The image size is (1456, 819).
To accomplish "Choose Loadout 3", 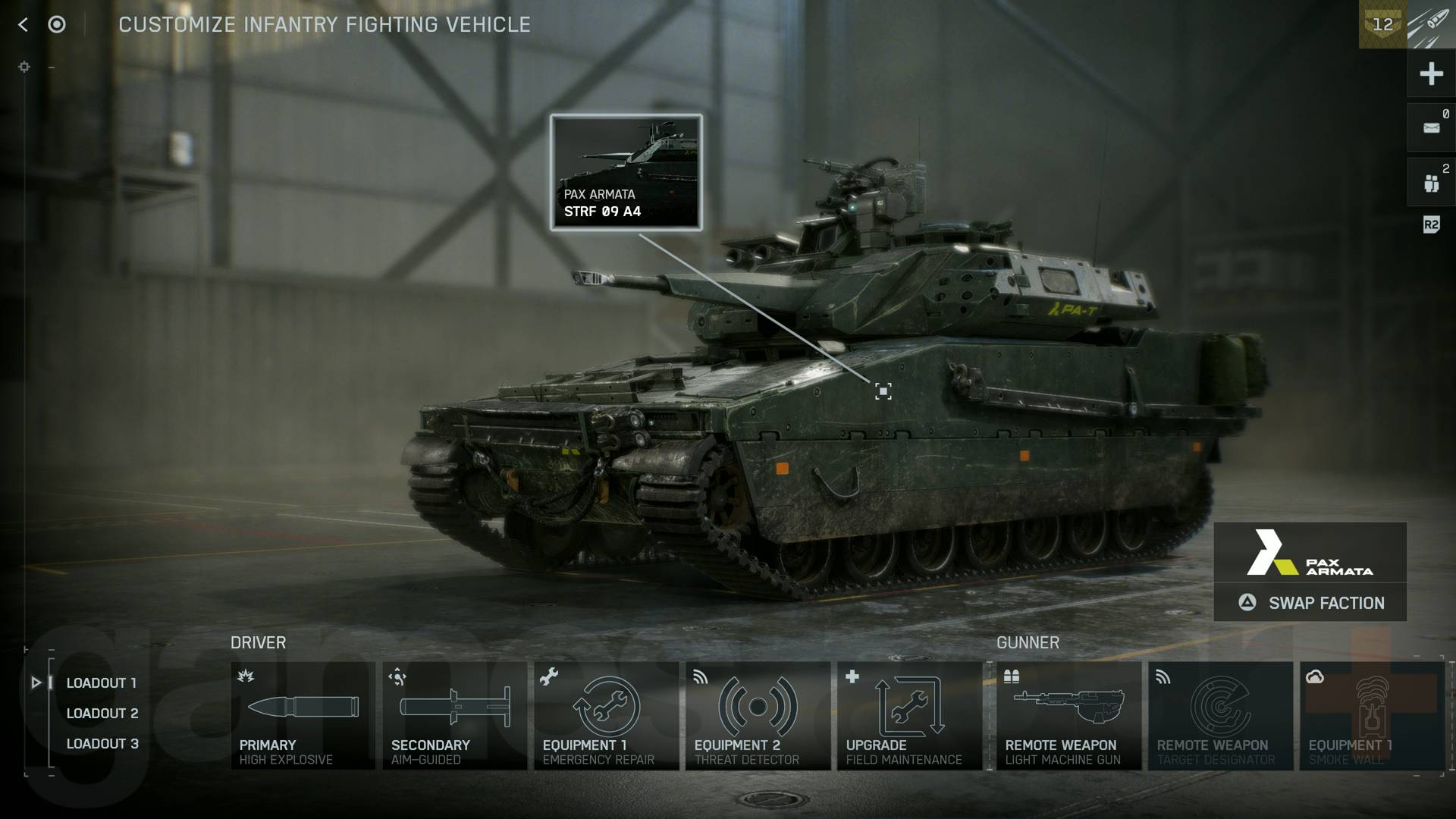I will coord(102,743).
